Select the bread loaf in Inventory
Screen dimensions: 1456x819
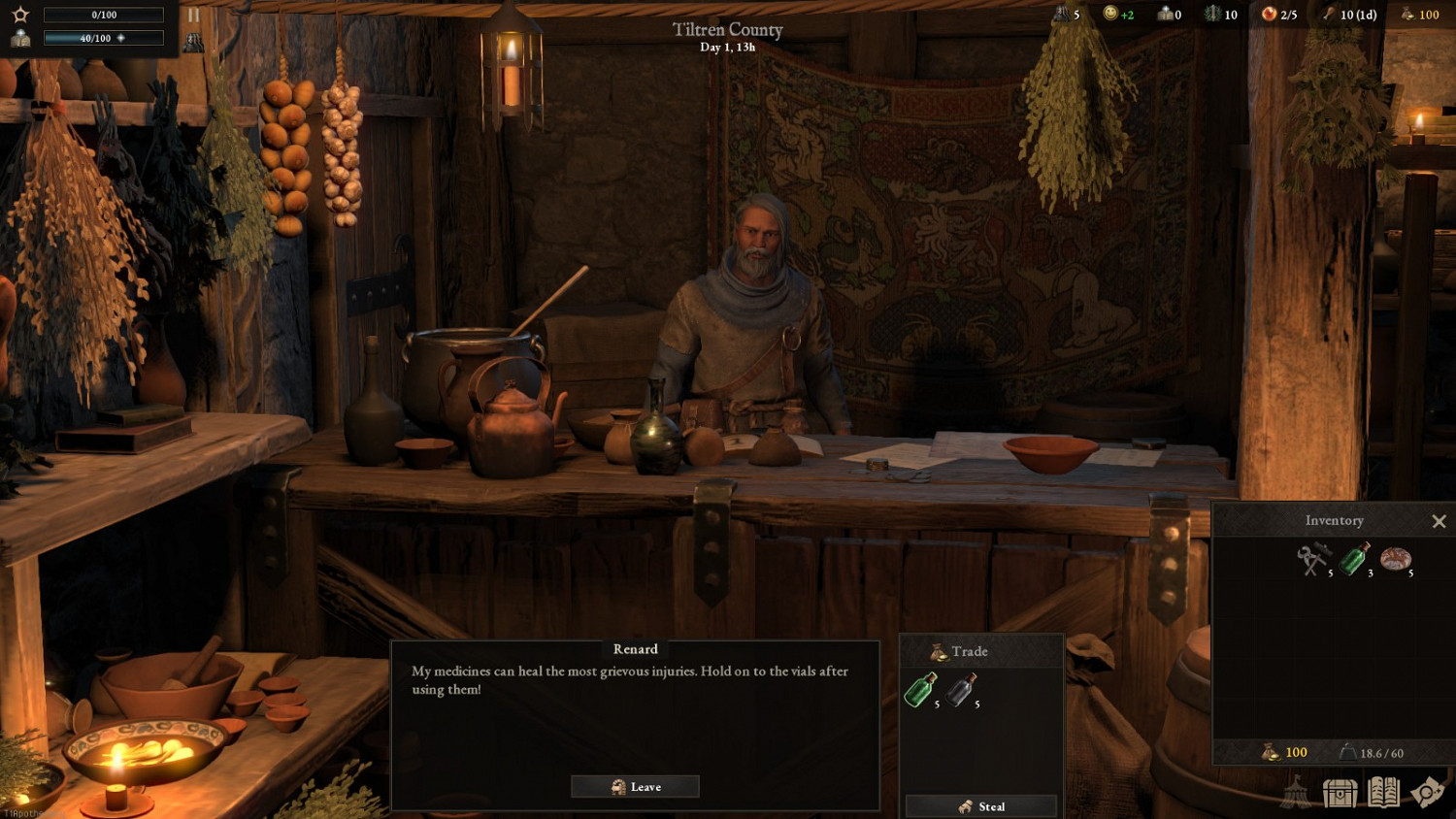tap(1395, 559)
